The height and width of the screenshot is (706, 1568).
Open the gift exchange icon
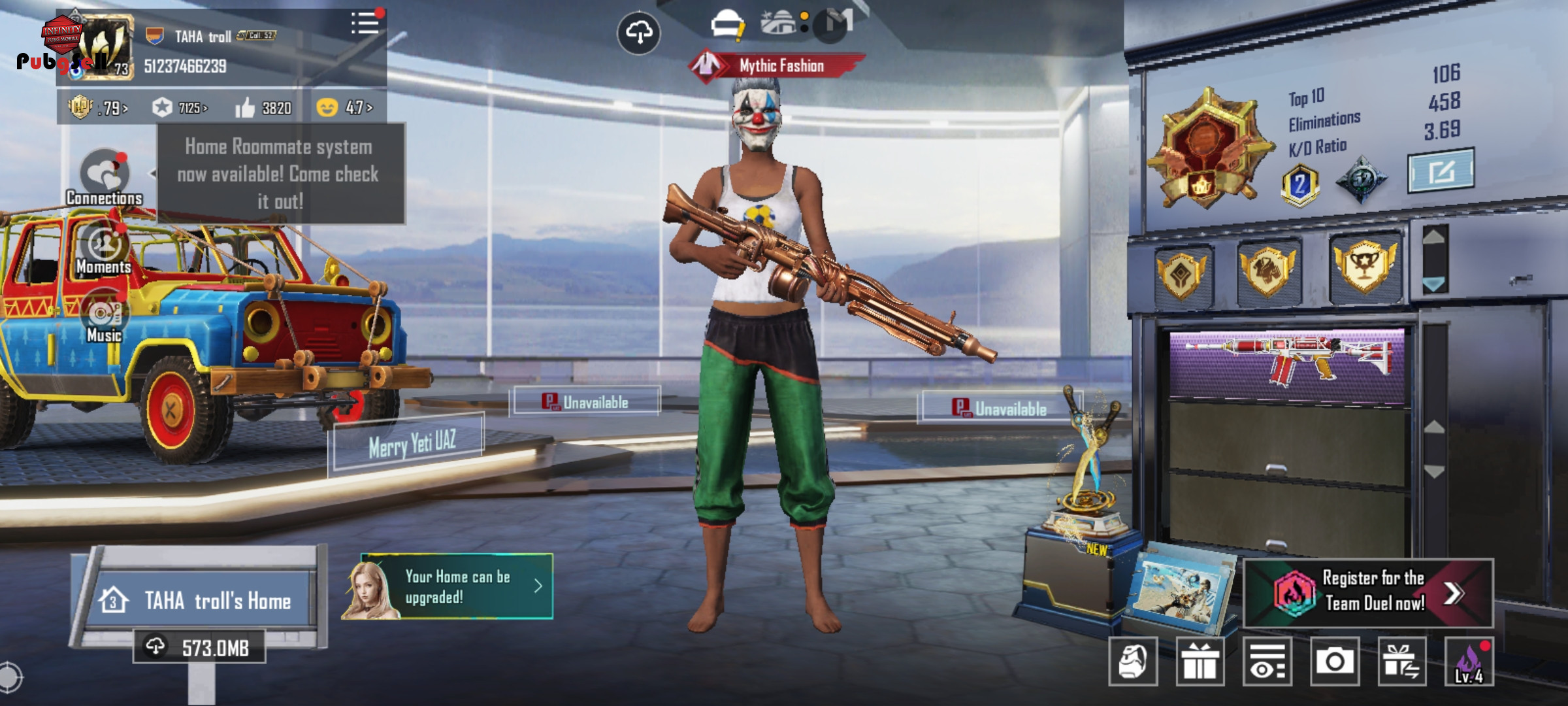1401,662
